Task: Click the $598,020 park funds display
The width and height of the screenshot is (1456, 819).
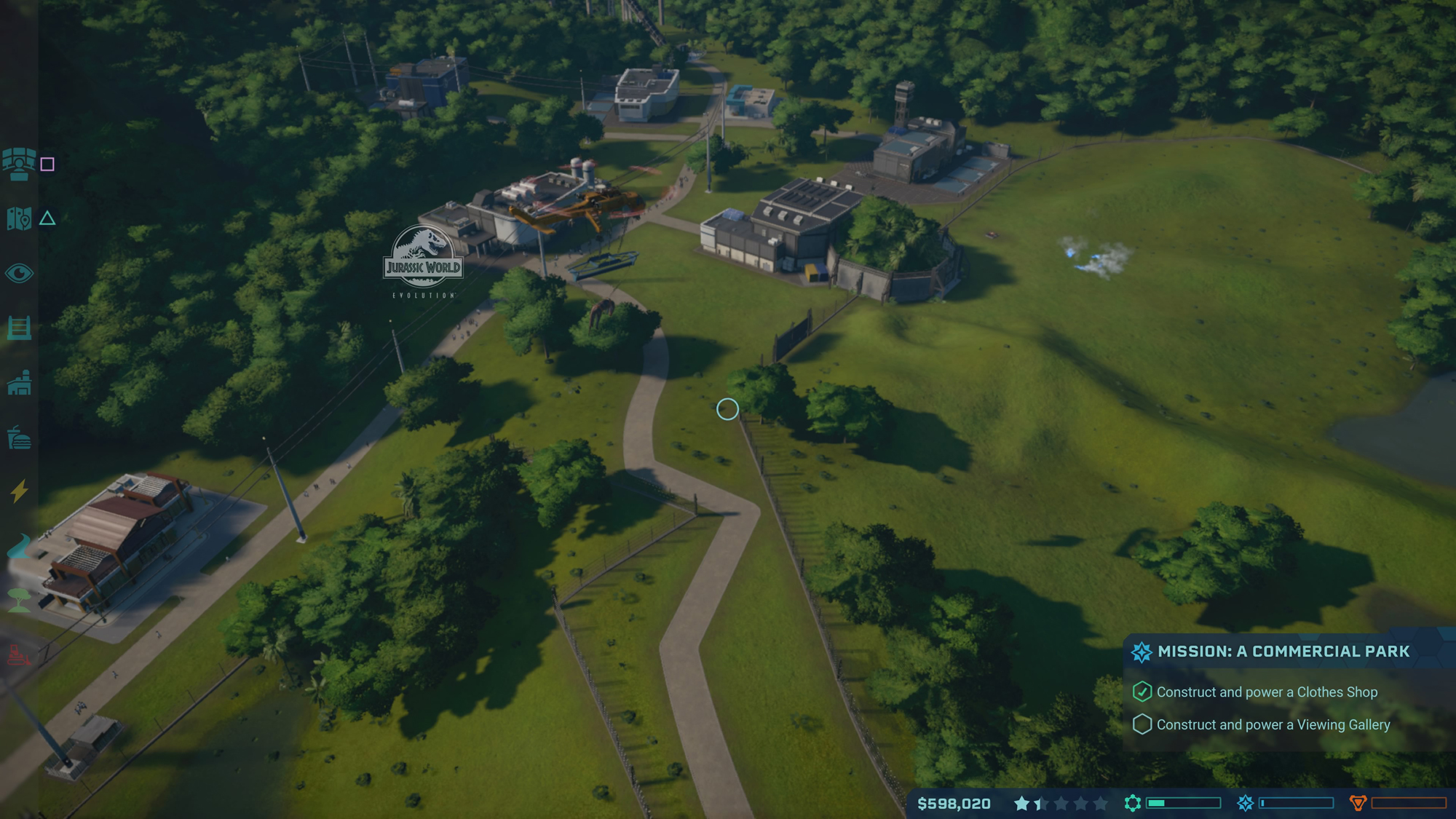Action: point(954,803)
